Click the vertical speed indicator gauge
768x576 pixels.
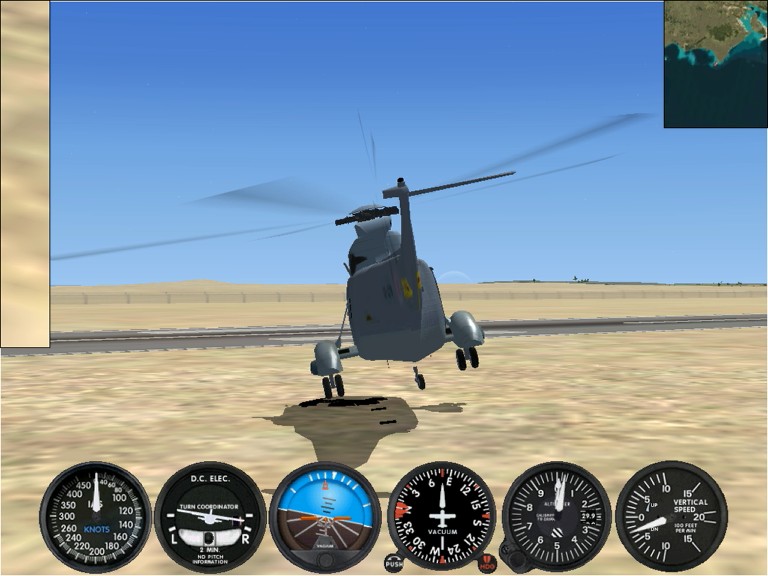pyautogui.click(x=671, y=516)
